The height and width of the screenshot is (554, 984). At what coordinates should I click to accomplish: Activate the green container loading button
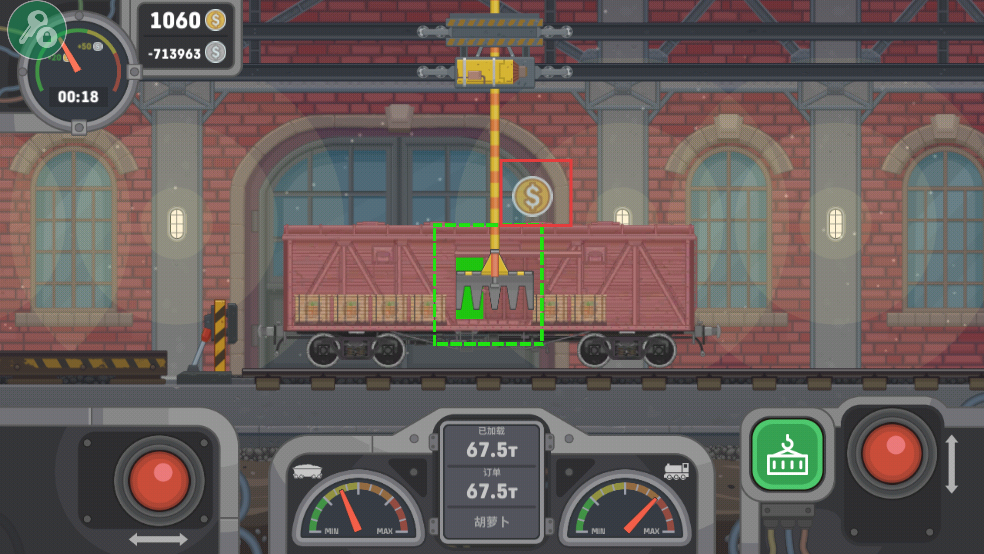pyautogui.click(x=787, y=454)
